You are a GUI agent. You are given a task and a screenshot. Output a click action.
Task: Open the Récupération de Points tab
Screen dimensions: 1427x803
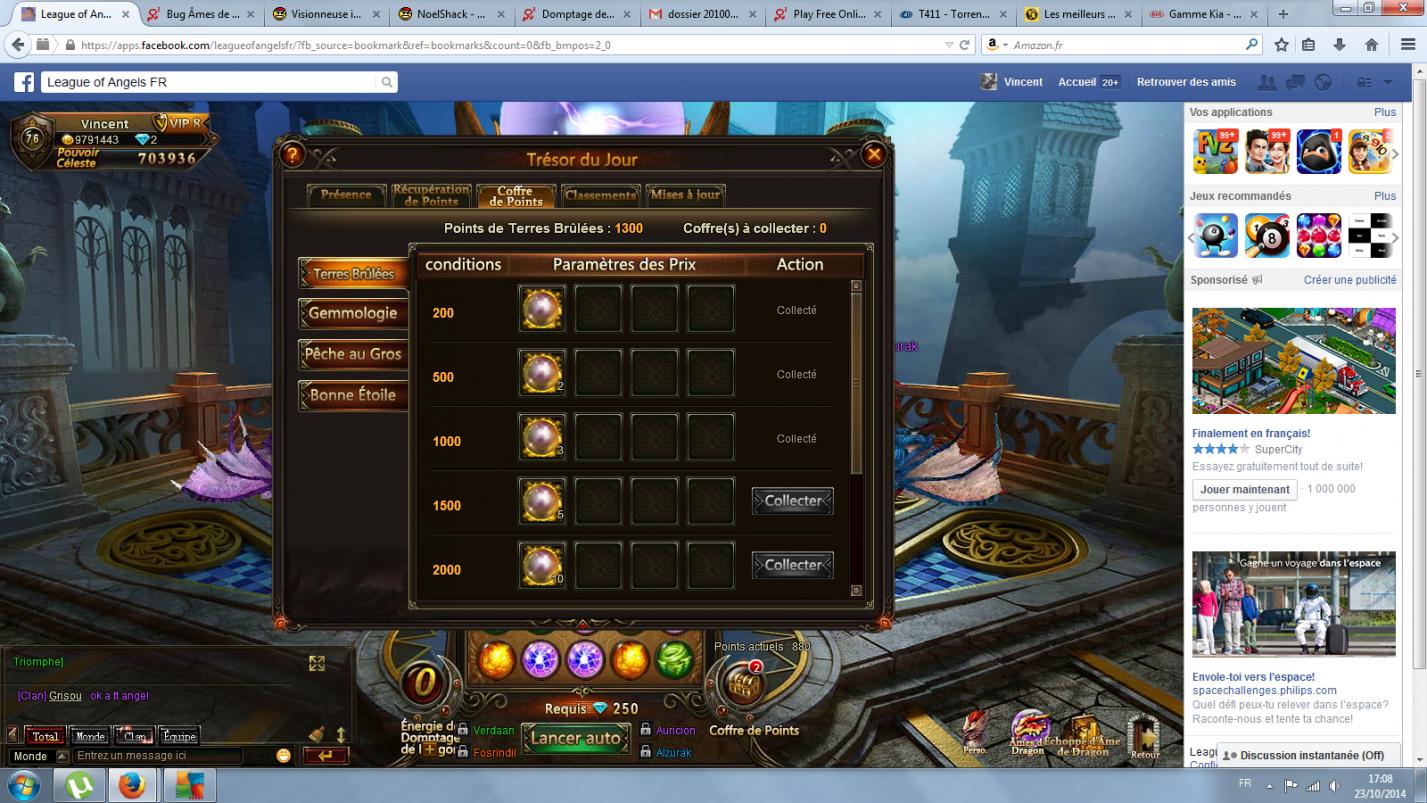click(x=431, y=195)
